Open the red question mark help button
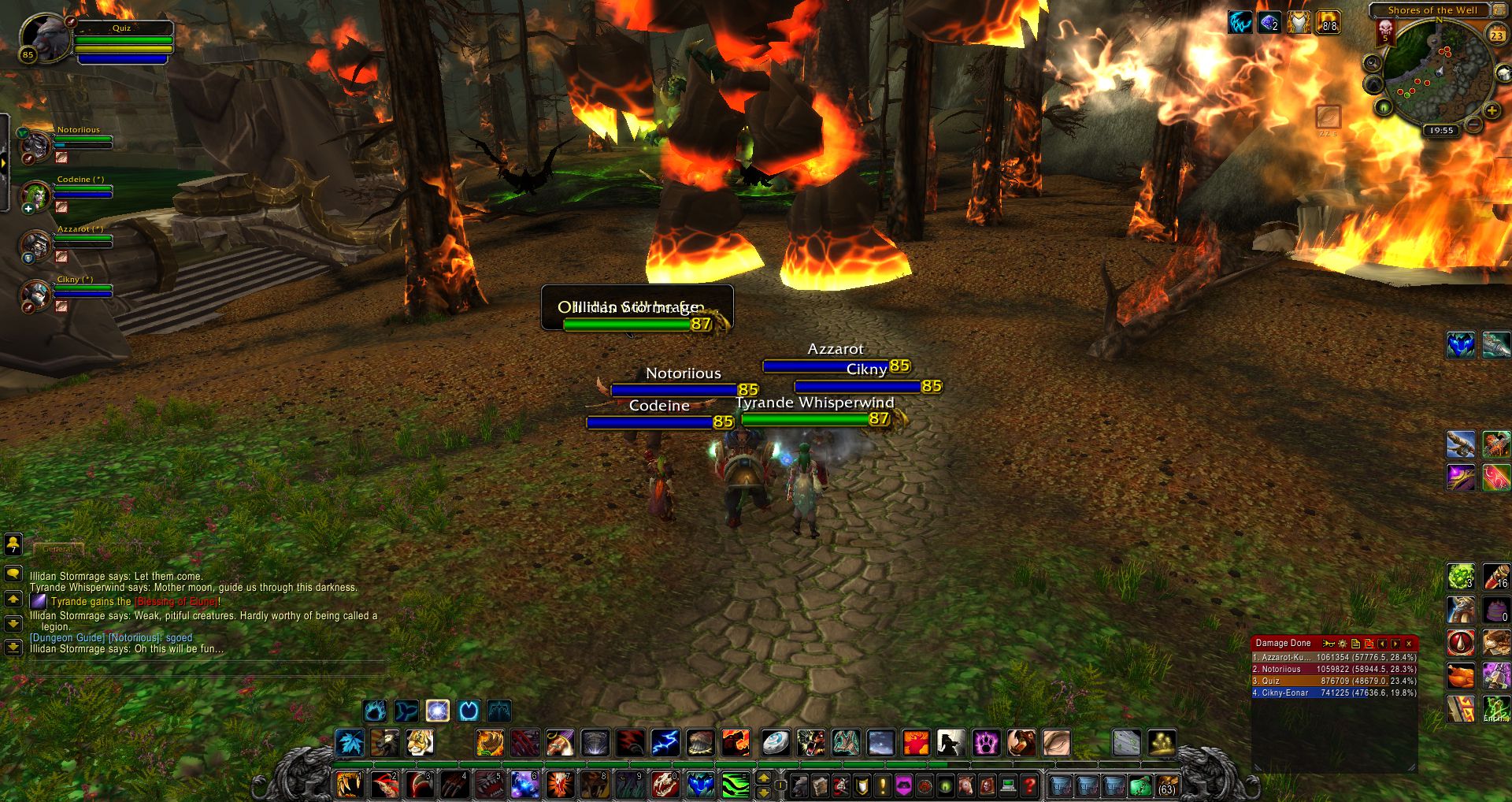1512x802 pixels. [x=1029, y=785]
